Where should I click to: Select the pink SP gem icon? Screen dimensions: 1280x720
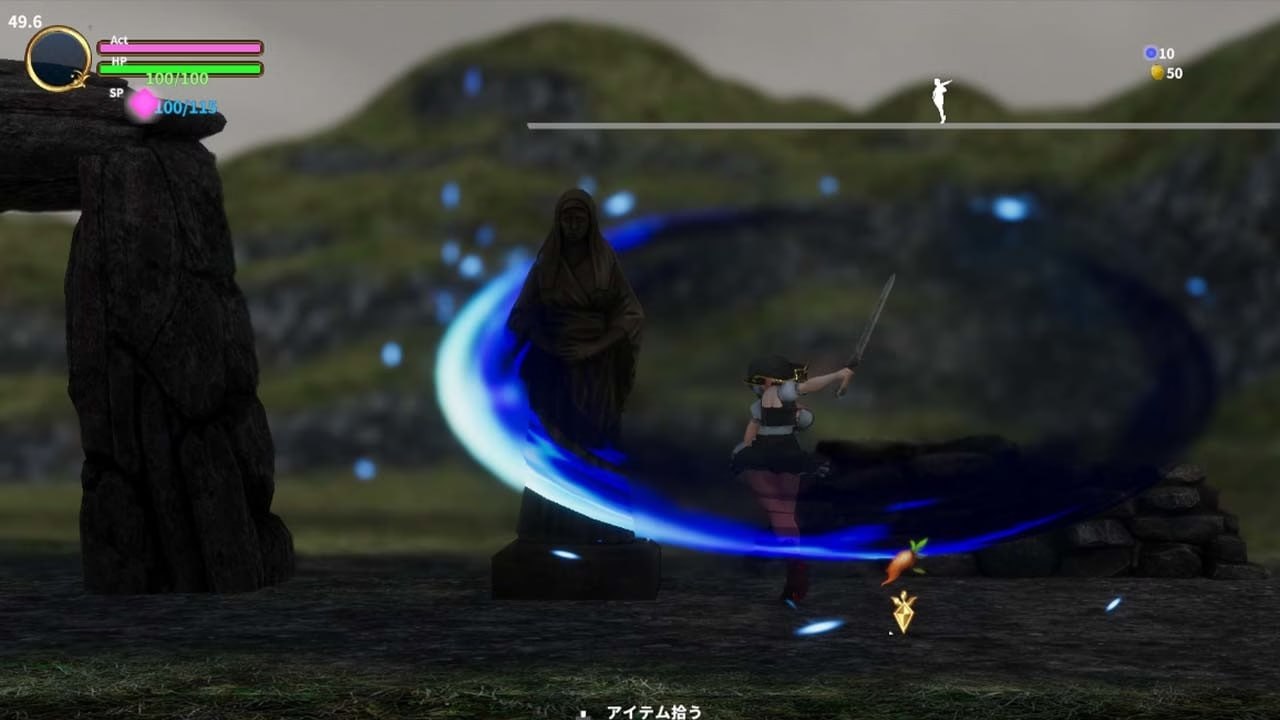coord(144,104)
